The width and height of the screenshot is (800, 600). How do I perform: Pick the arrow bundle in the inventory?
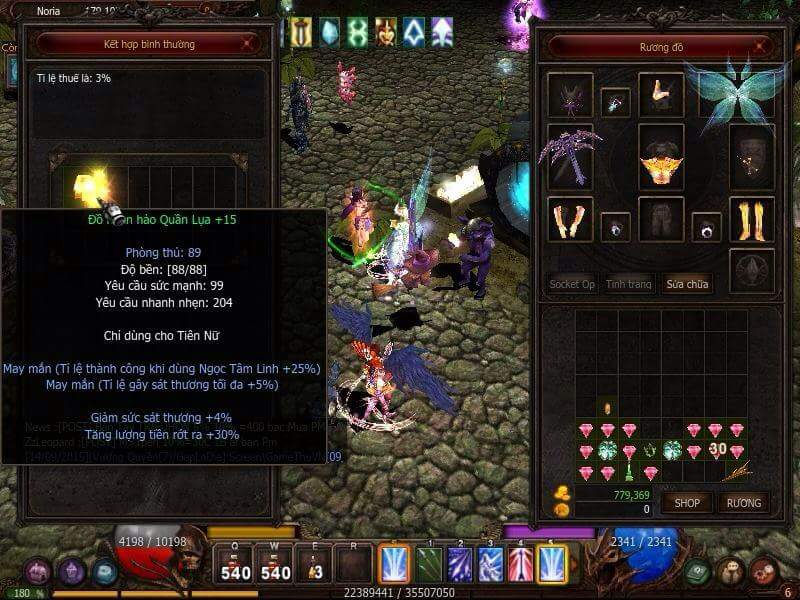tap(737, 472)
